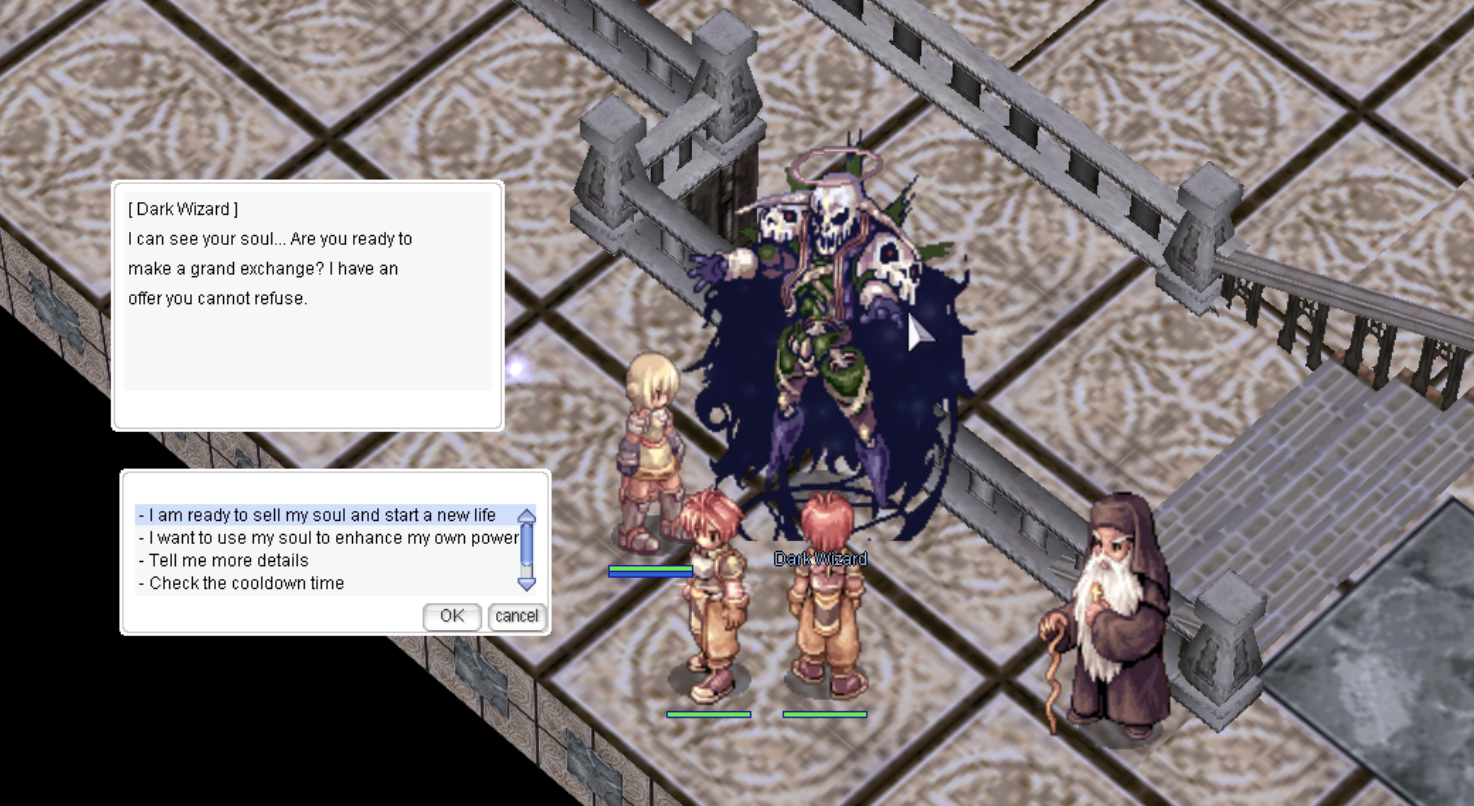The height and width of the screenshot is (806, 1474).
Task: Click the choice list's scroll-up arrow
Action: [527, 516]
